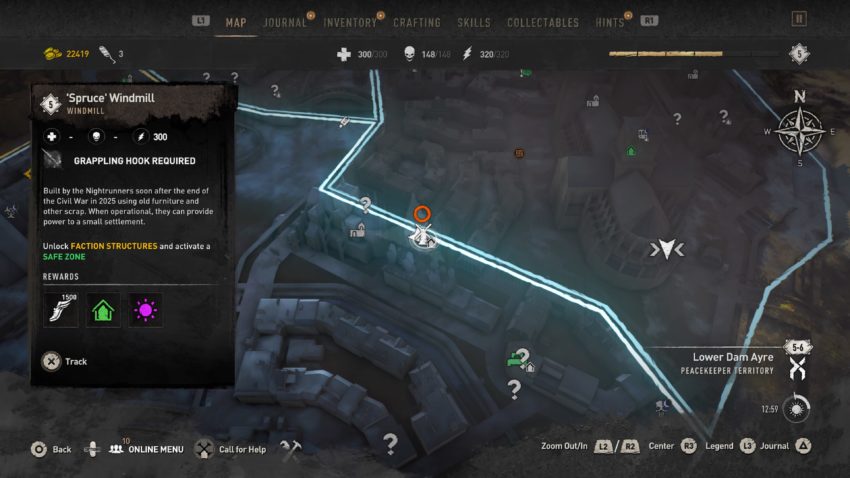Pick the magenta UV light reward icon
Viewport: 850px width, 478px height.
tap(146, 310)
